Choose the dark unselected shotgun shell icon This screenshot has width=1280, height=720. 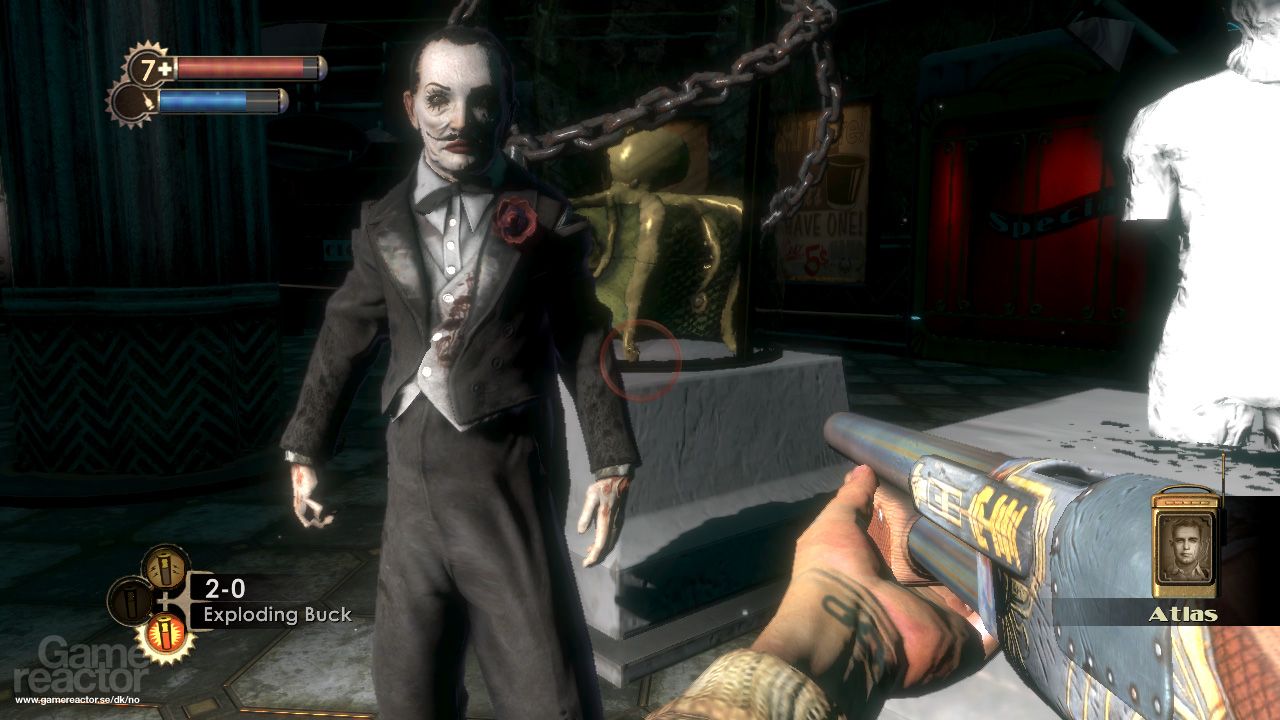tap(130, 601)
